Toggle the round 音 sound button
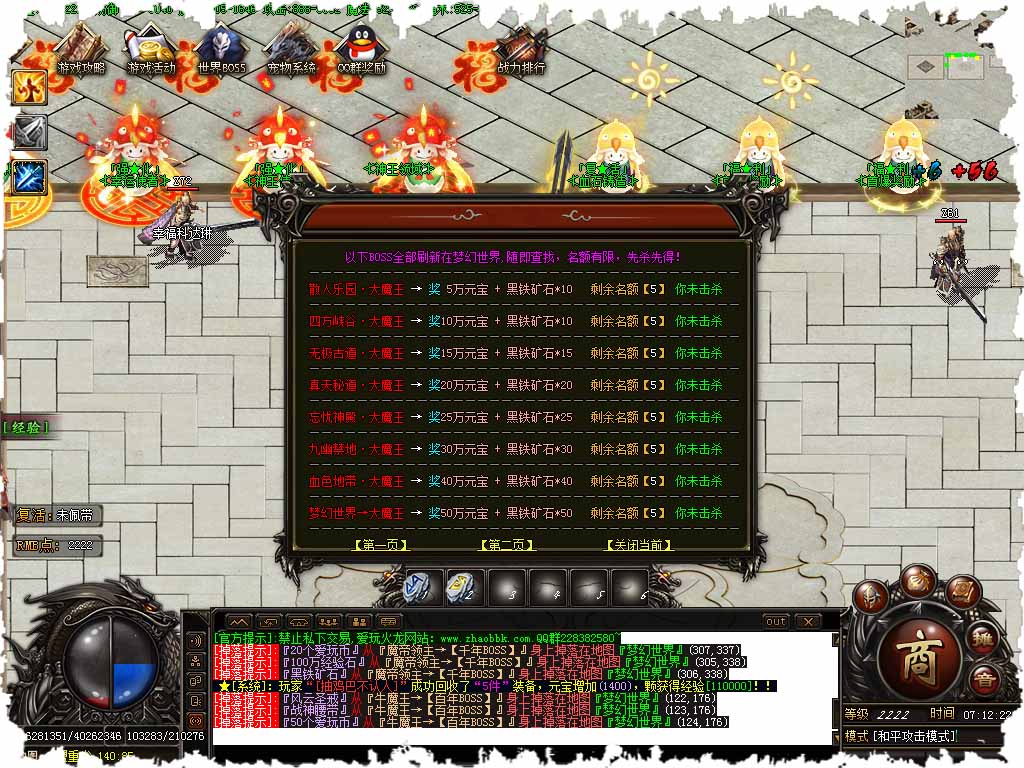 983,682
